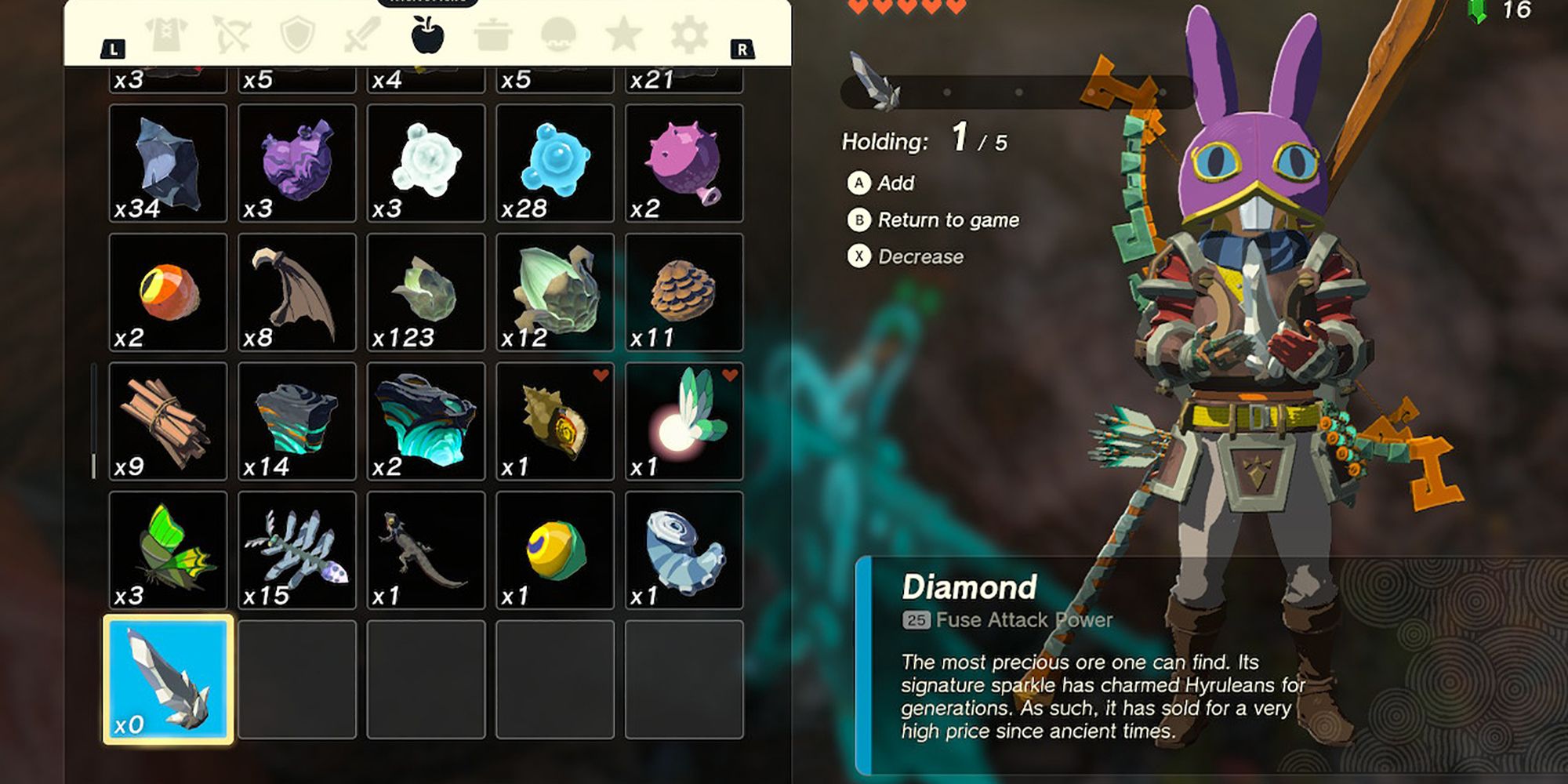Click the wood bundle item slot
1568x784 pixels.
pyautogui.click(x=167, y=421)
